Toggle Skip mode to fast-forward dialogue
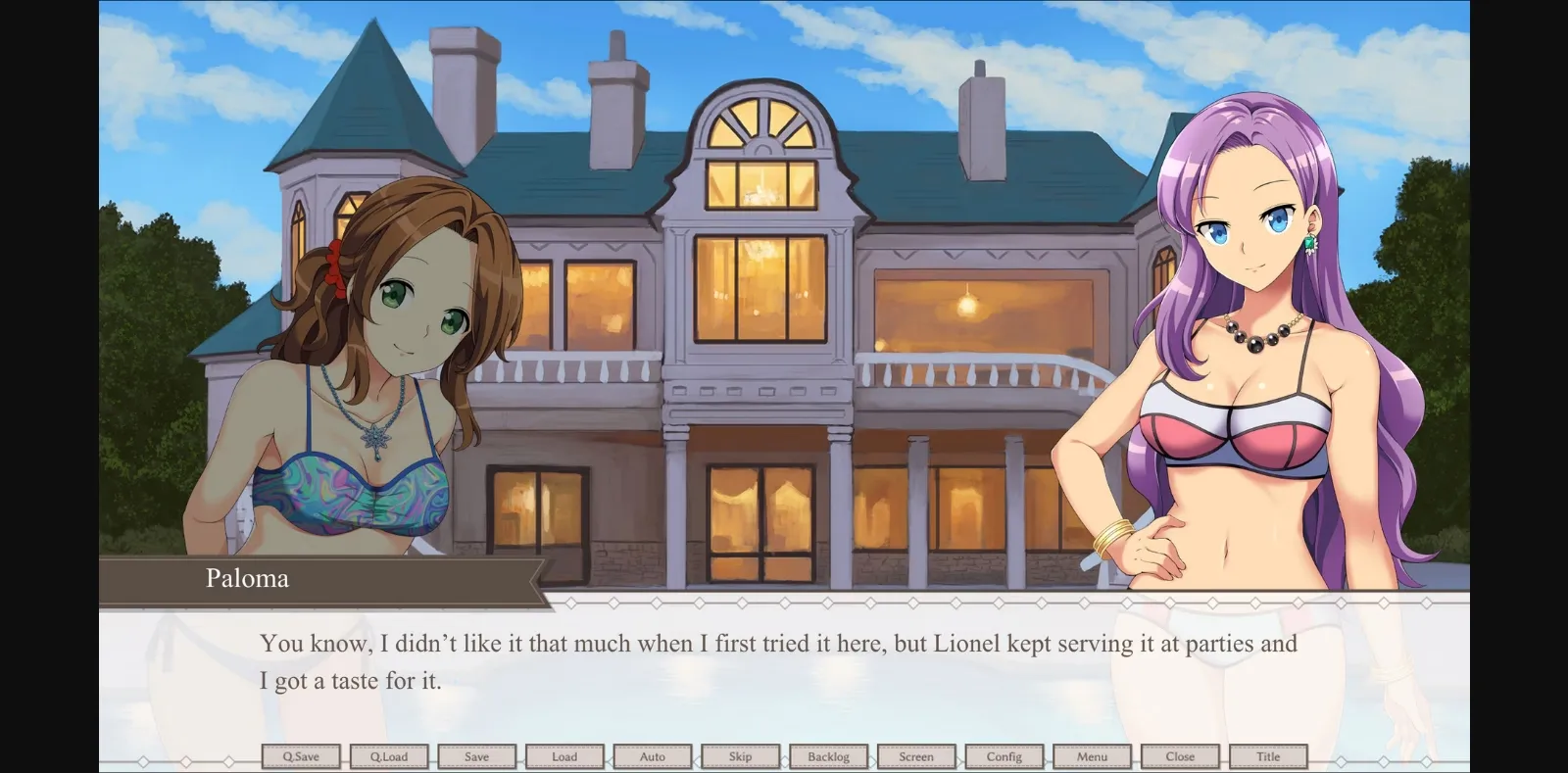This screenshot has height=773, width=1568. click(741, 755)
